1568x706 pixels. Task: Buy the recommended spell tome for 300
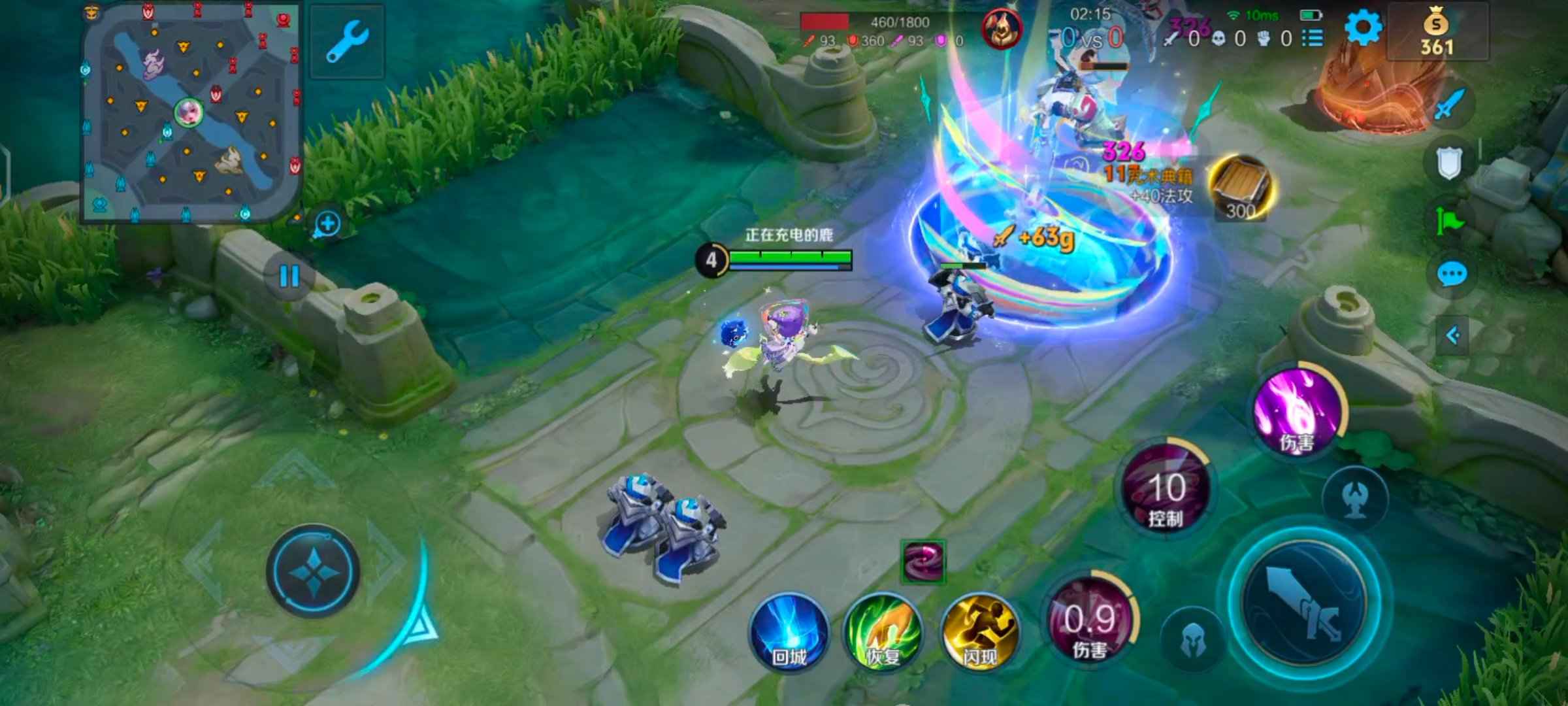[x=1240, y=187]
